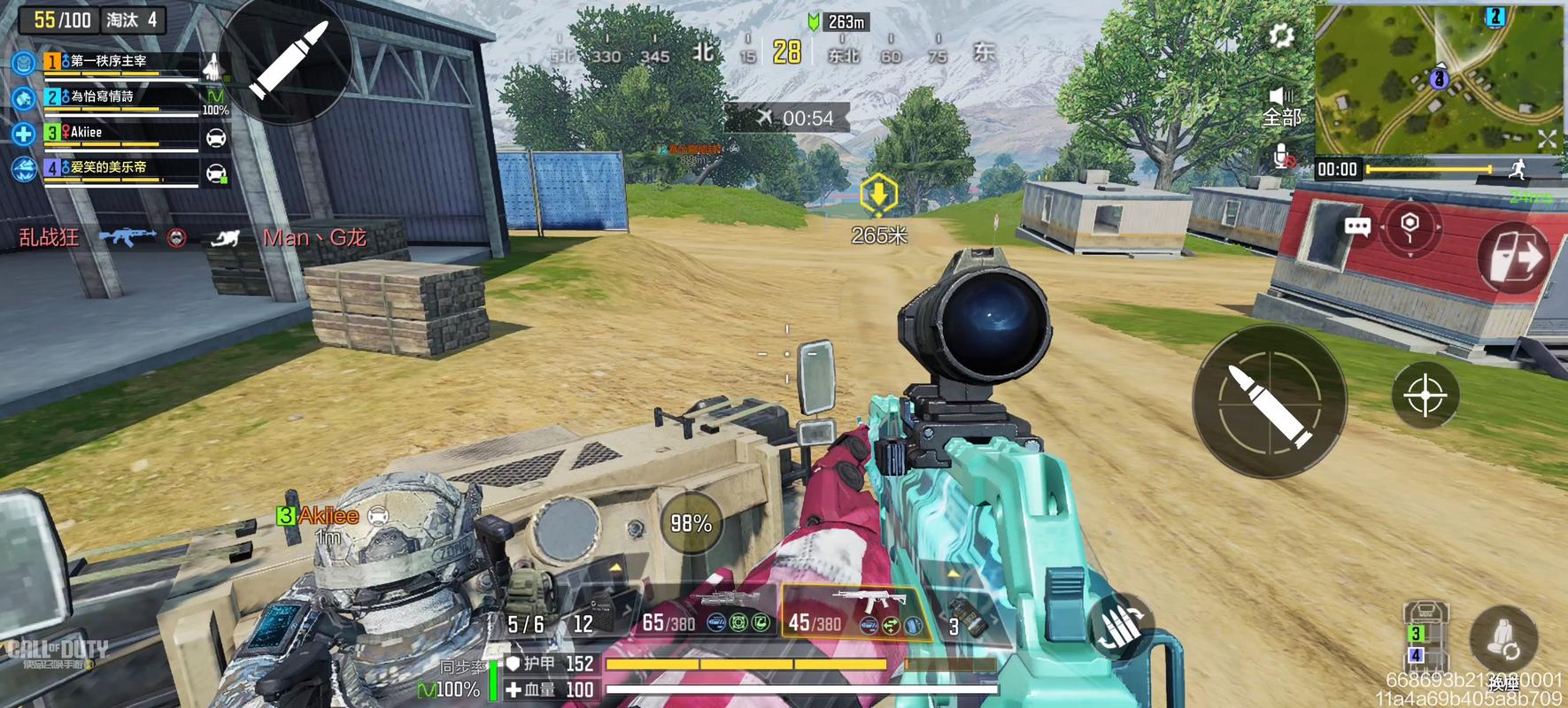1568x708 pixels.
Task: Fire using the large right bullet button
Action: (x=1270, y=401)
